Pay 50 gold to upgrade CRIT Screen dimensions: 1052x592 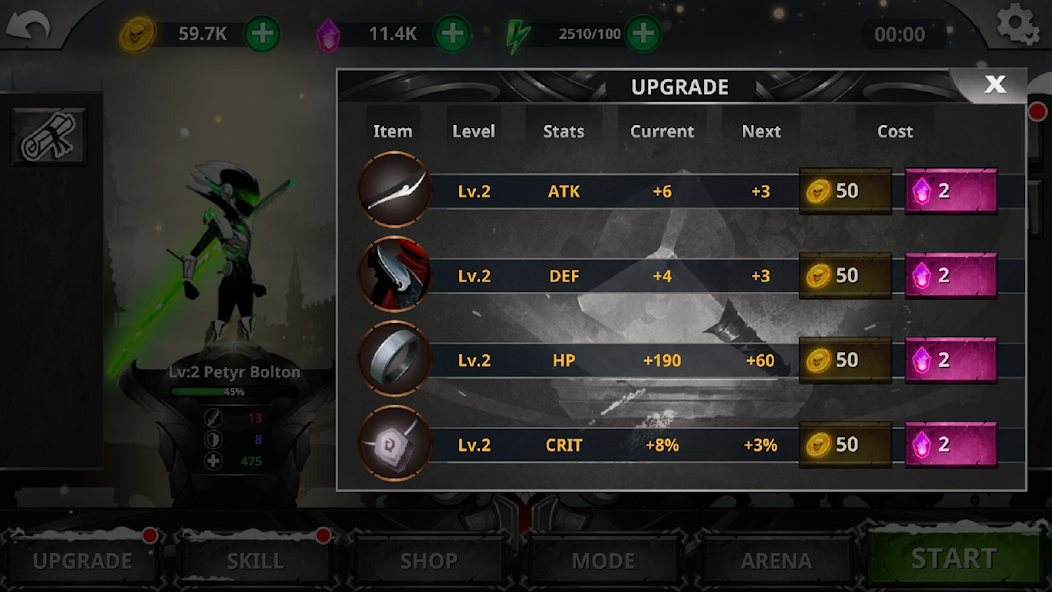click(845, 445)
